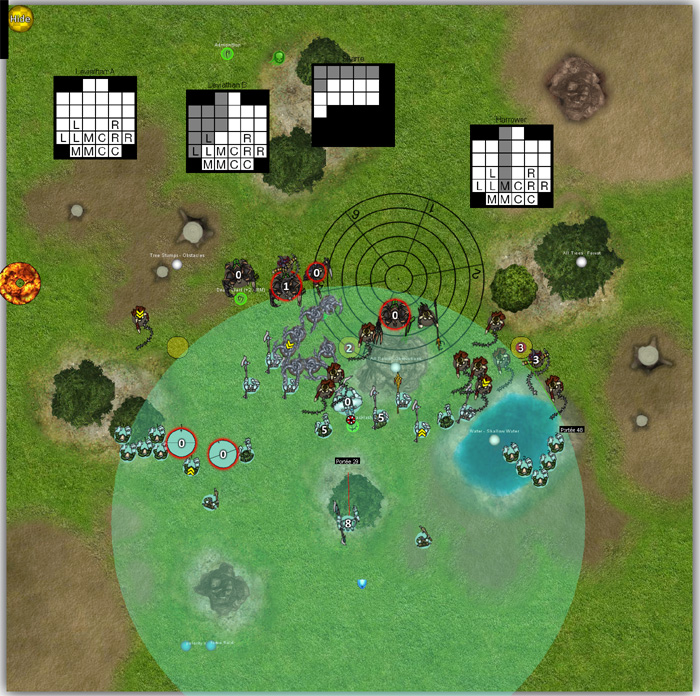Click the olive counter token showing 2

tap(349, 349)
